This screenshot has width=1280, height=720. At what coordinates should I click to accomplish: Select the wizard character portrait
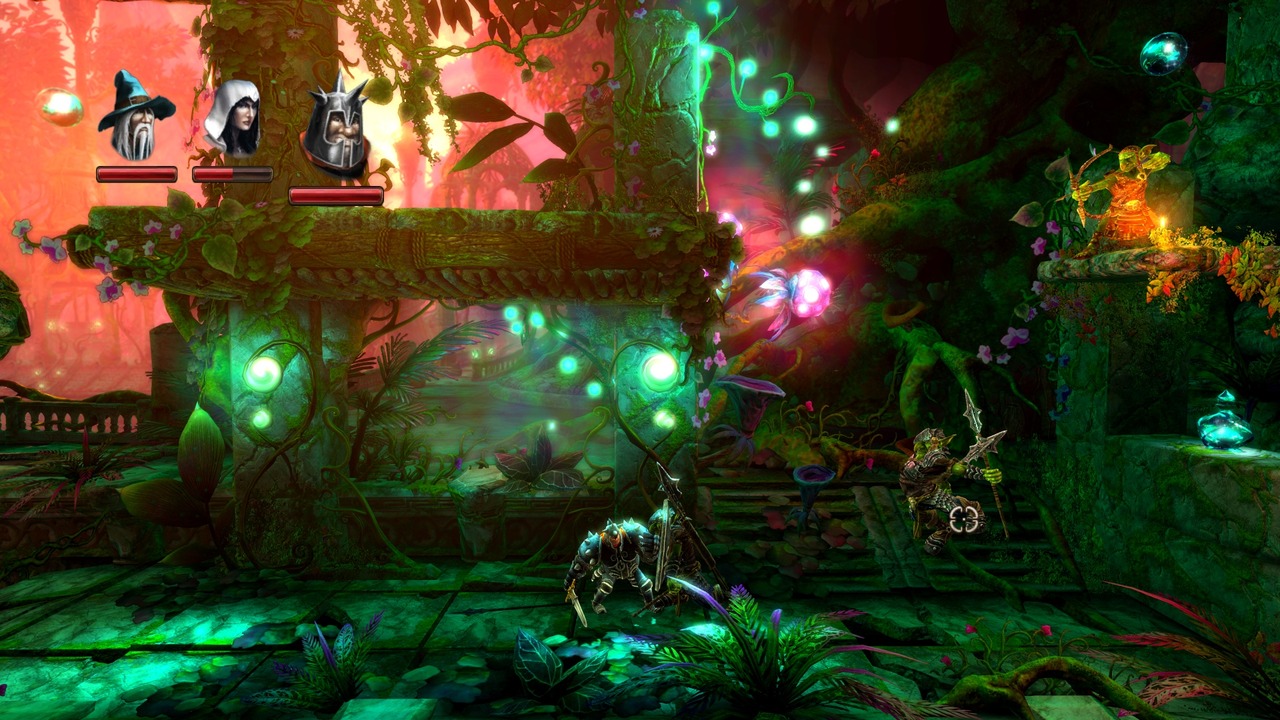(135, 117)
